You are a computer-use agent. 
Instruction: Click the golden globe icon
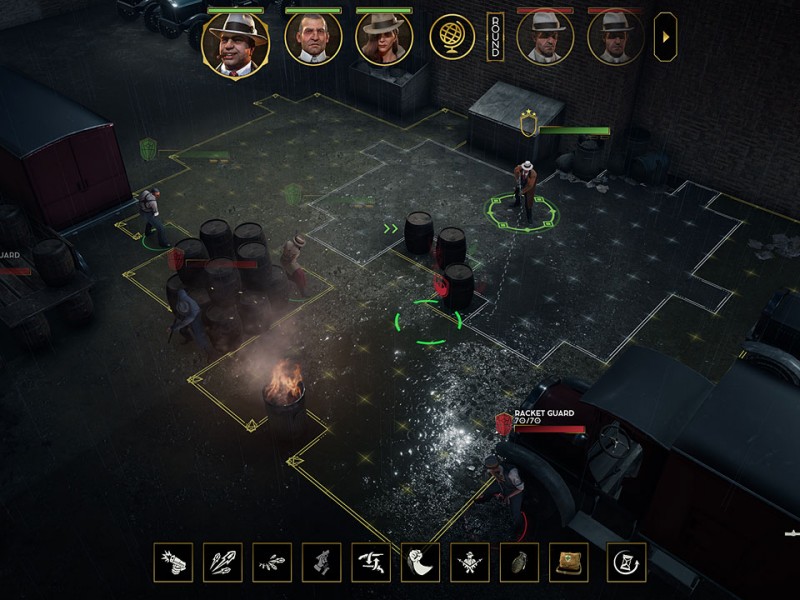(x=452, y=36)
